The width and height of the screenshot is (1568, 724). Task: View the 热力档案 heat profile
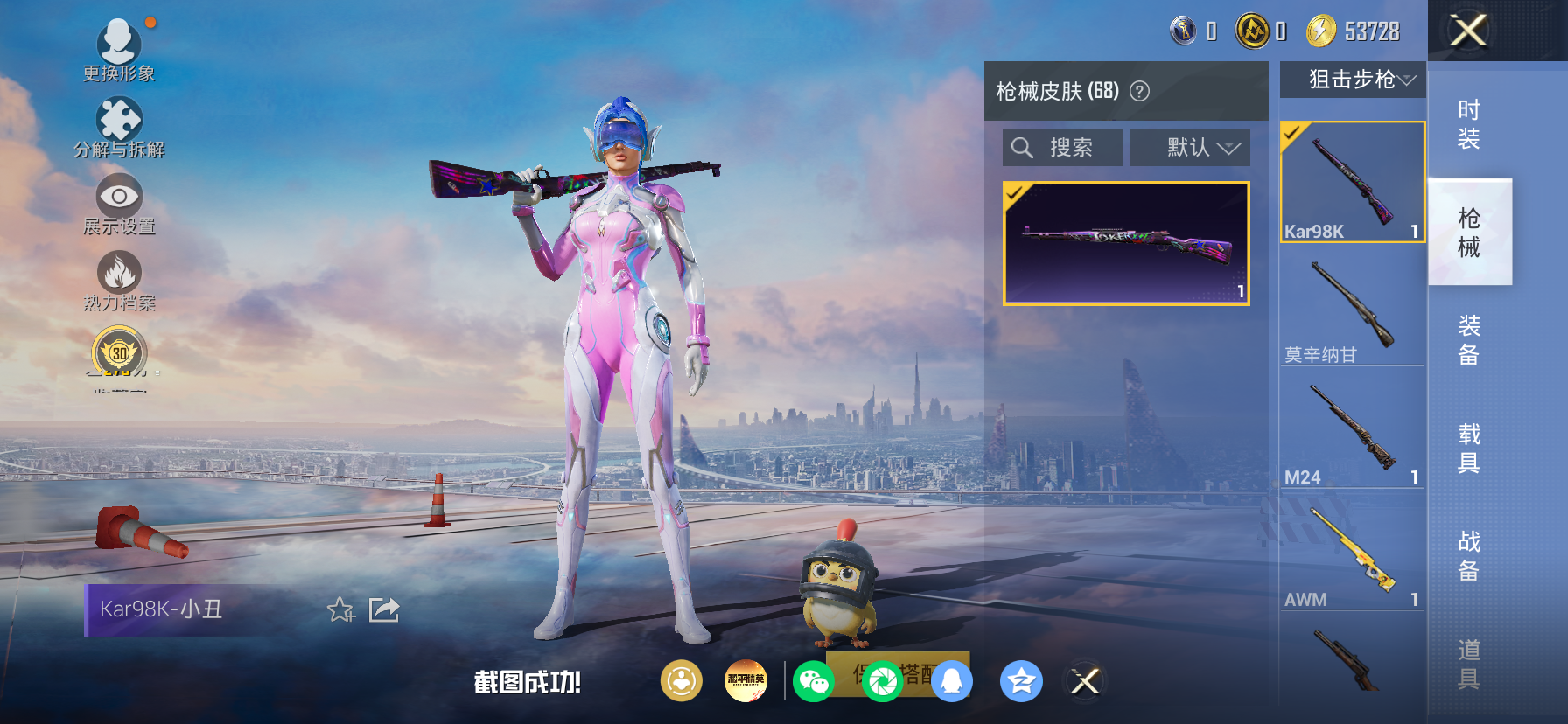120,277
